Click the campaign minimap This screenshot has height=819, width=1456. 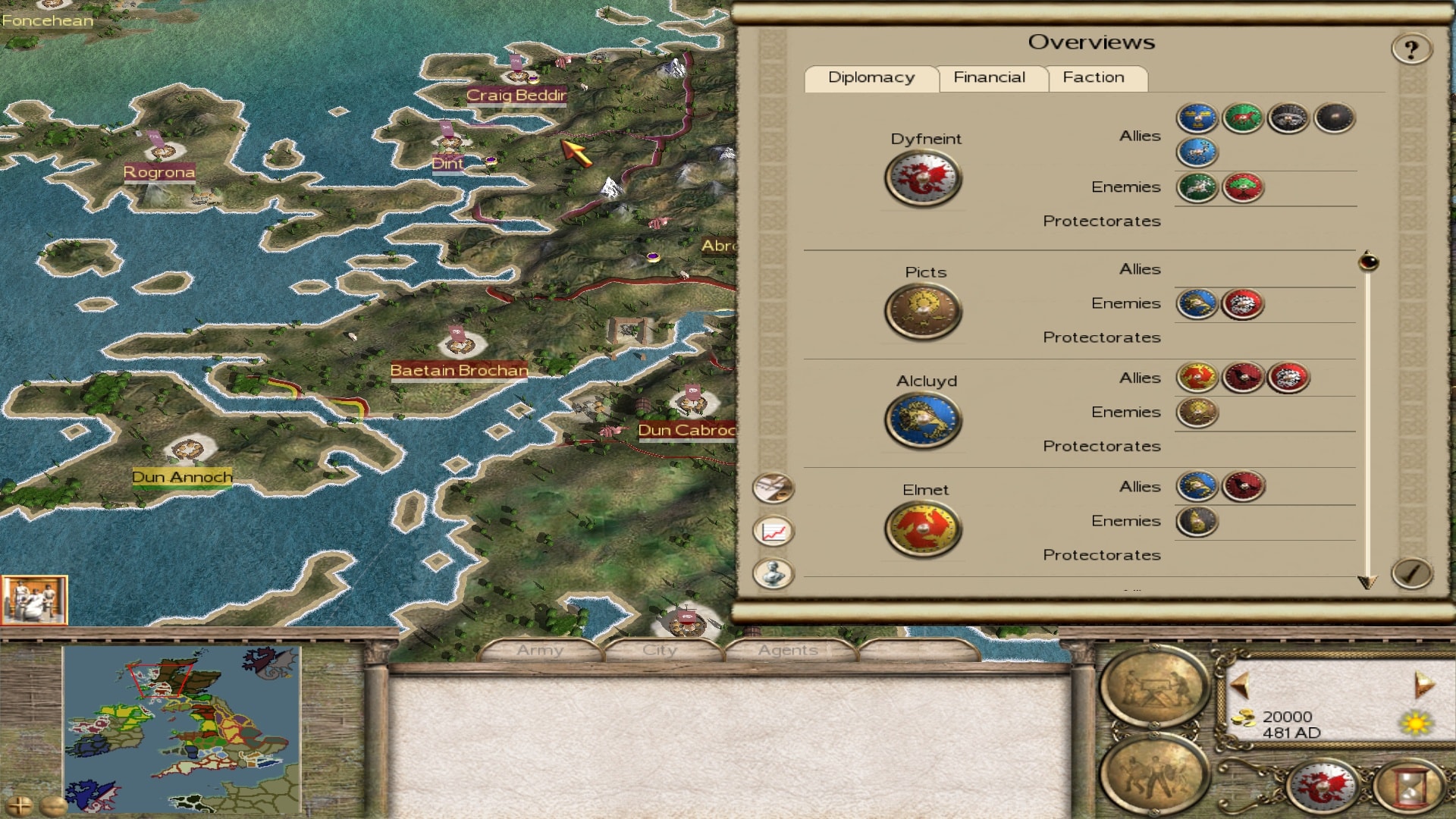point(182,730)
